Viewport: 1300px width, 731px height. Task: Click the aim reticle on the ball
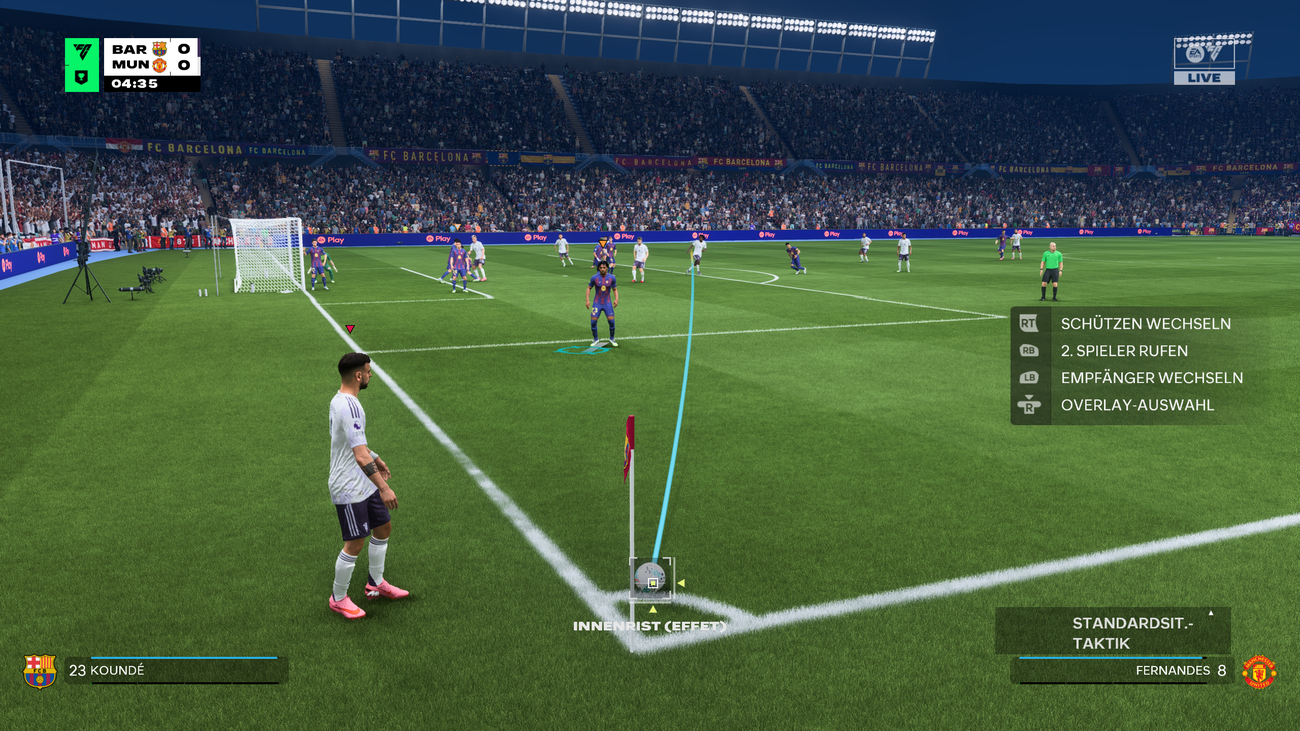652,581
